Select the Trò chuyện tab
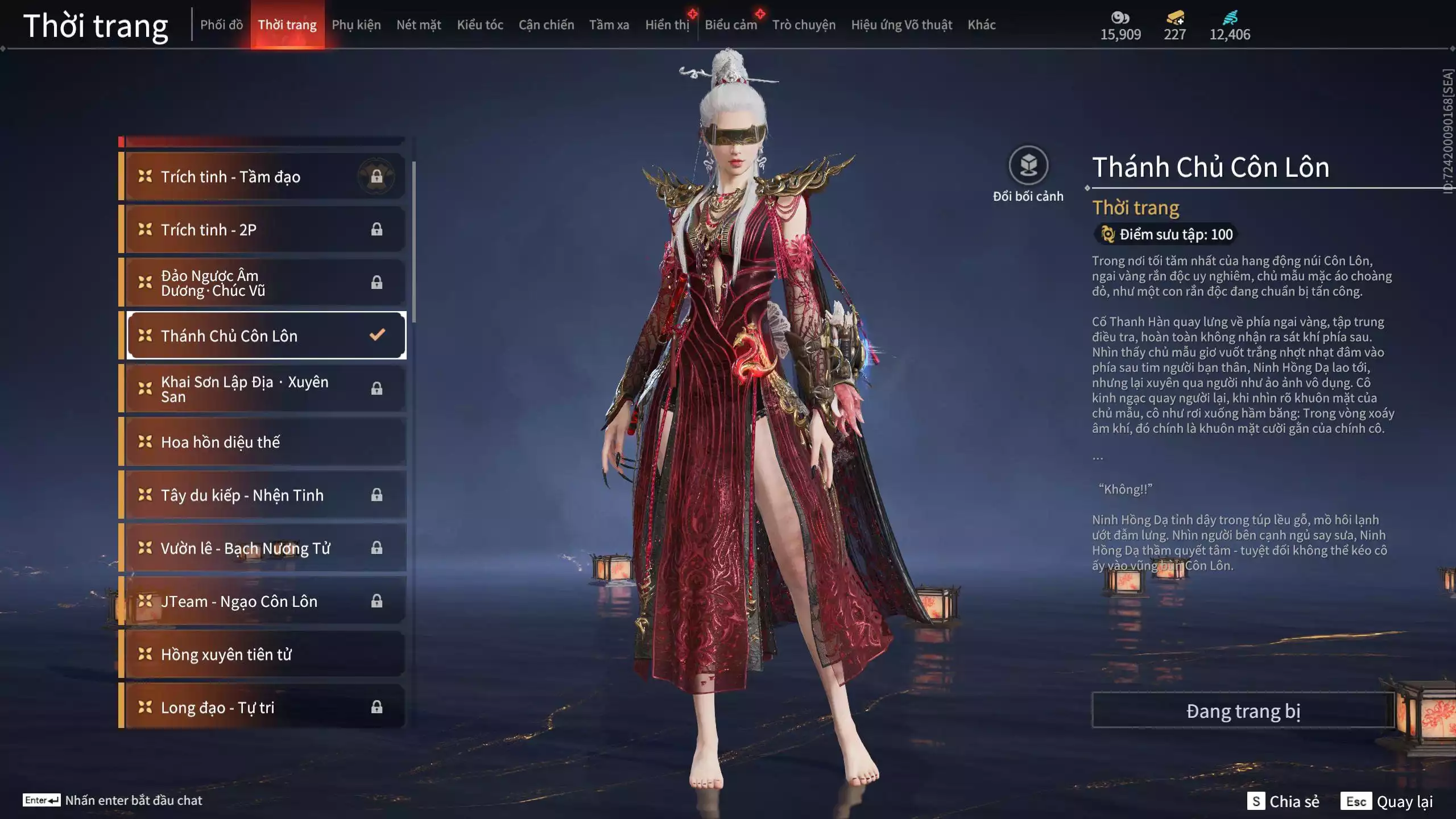Screen dimensions: 1456x819 click(804, 25)
